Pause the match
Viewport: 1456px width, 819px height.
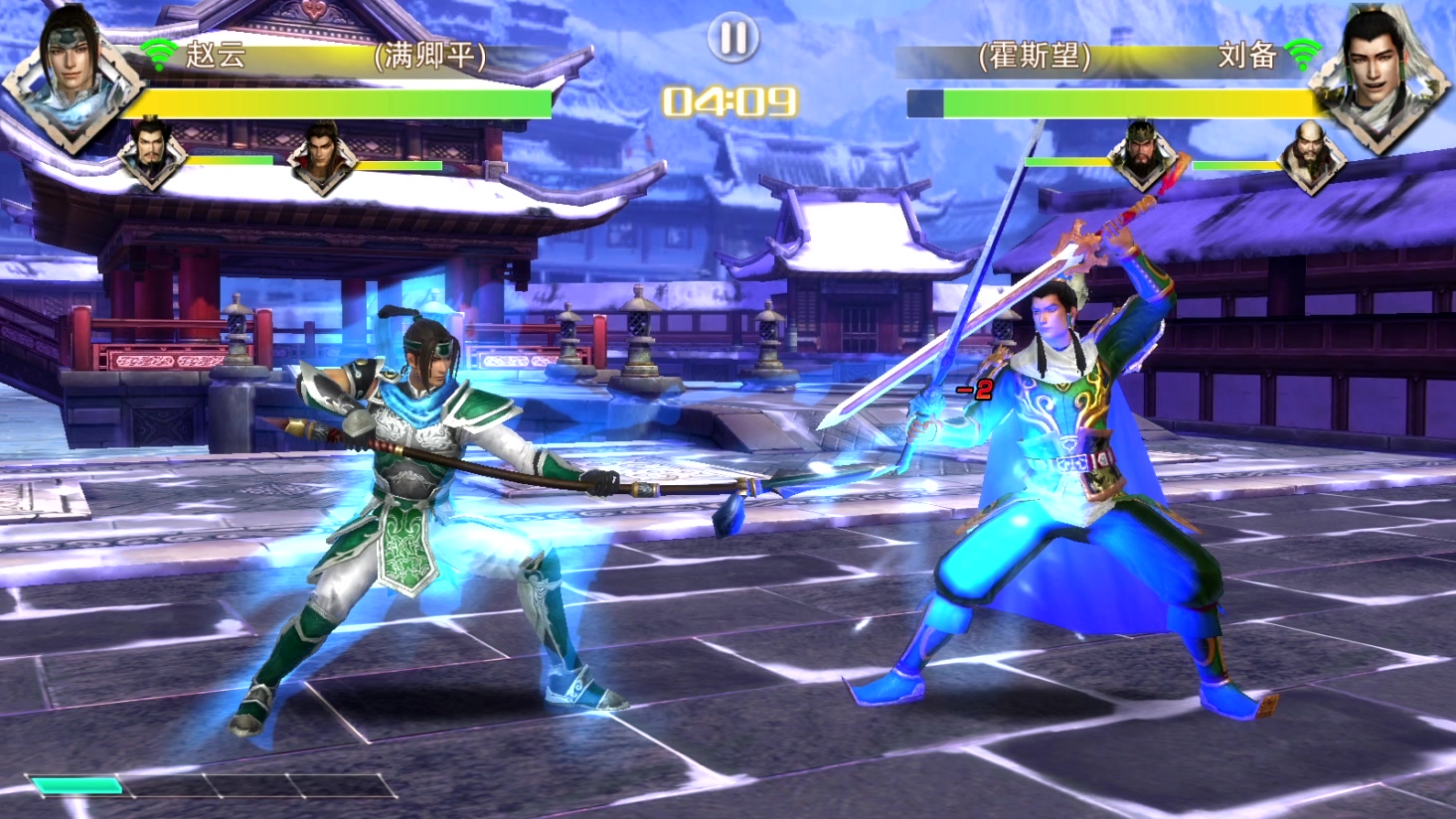pyautogui.click(x=733, y=39)
